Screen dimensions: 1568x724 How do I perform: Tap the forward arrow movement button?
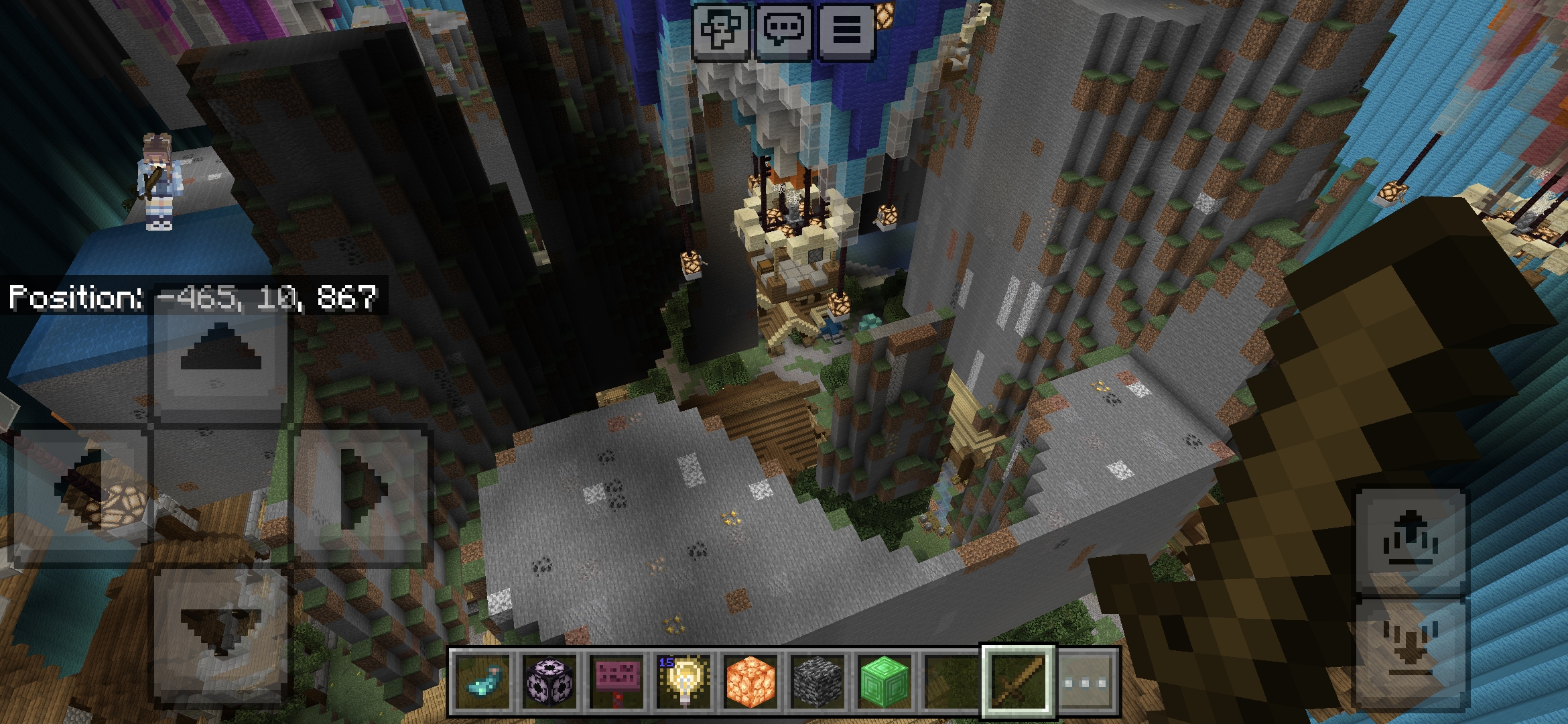[220, 357]
